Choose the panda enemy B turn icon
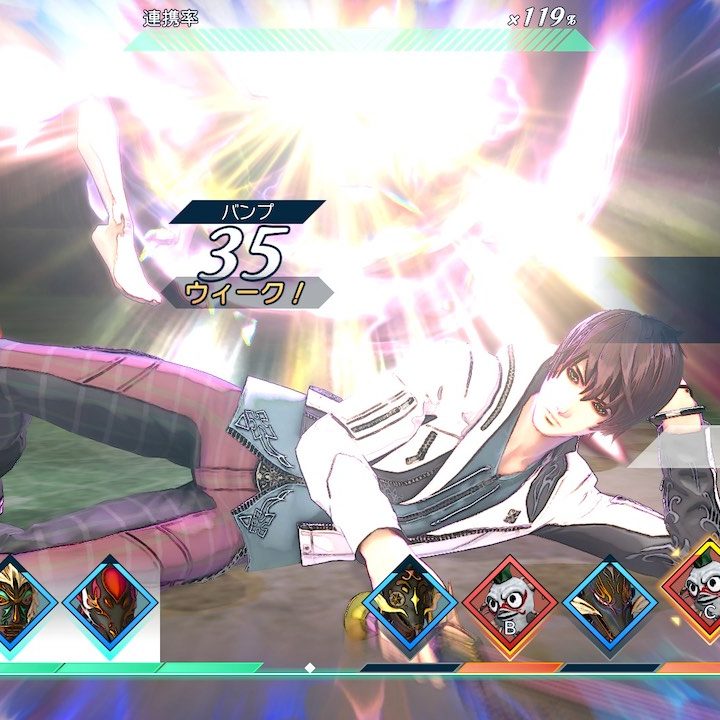This screenshot has height=720, width=720. (509, 603)
